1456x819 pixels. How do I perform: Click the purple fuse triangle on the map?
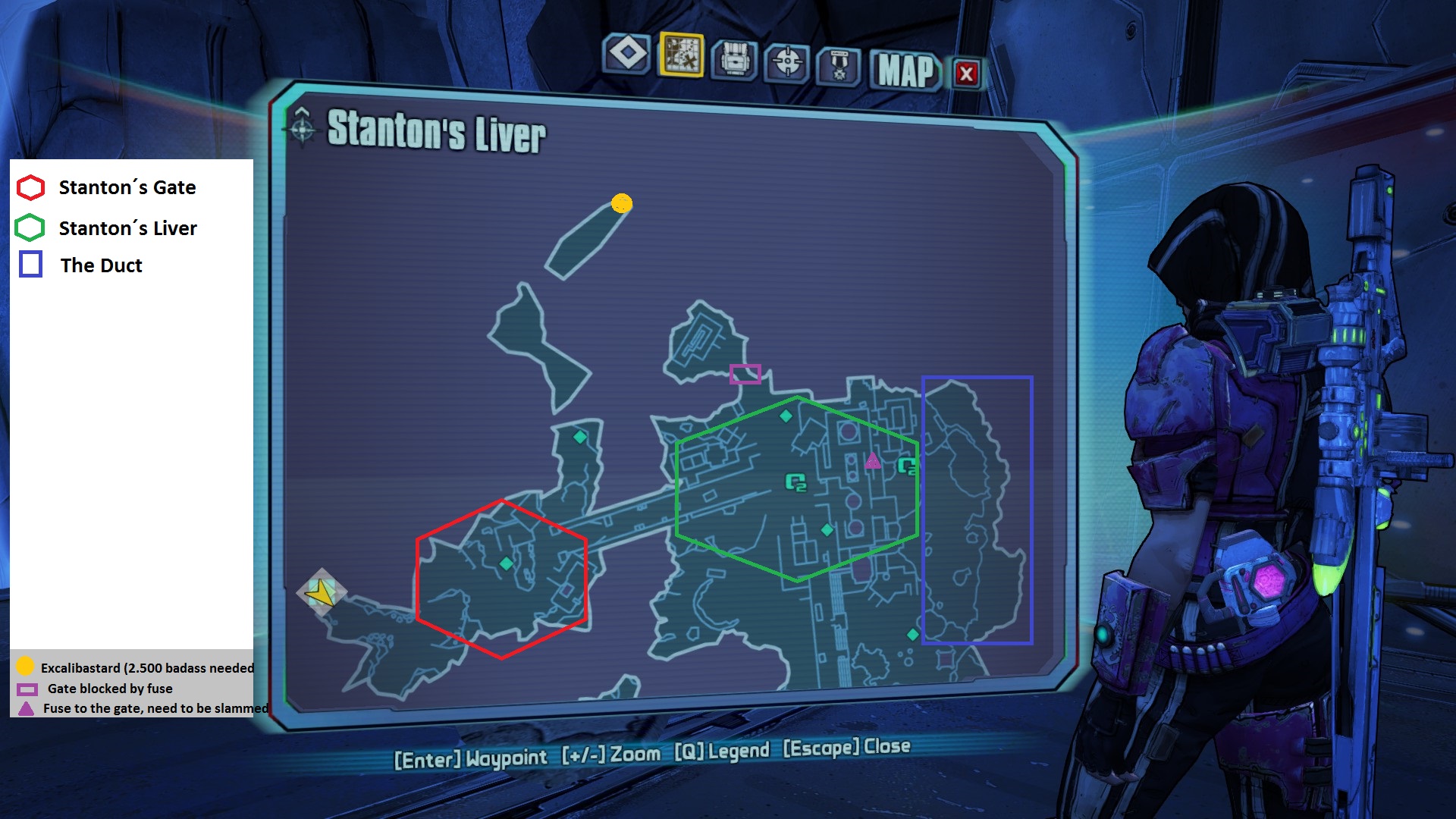pos(873,460)
